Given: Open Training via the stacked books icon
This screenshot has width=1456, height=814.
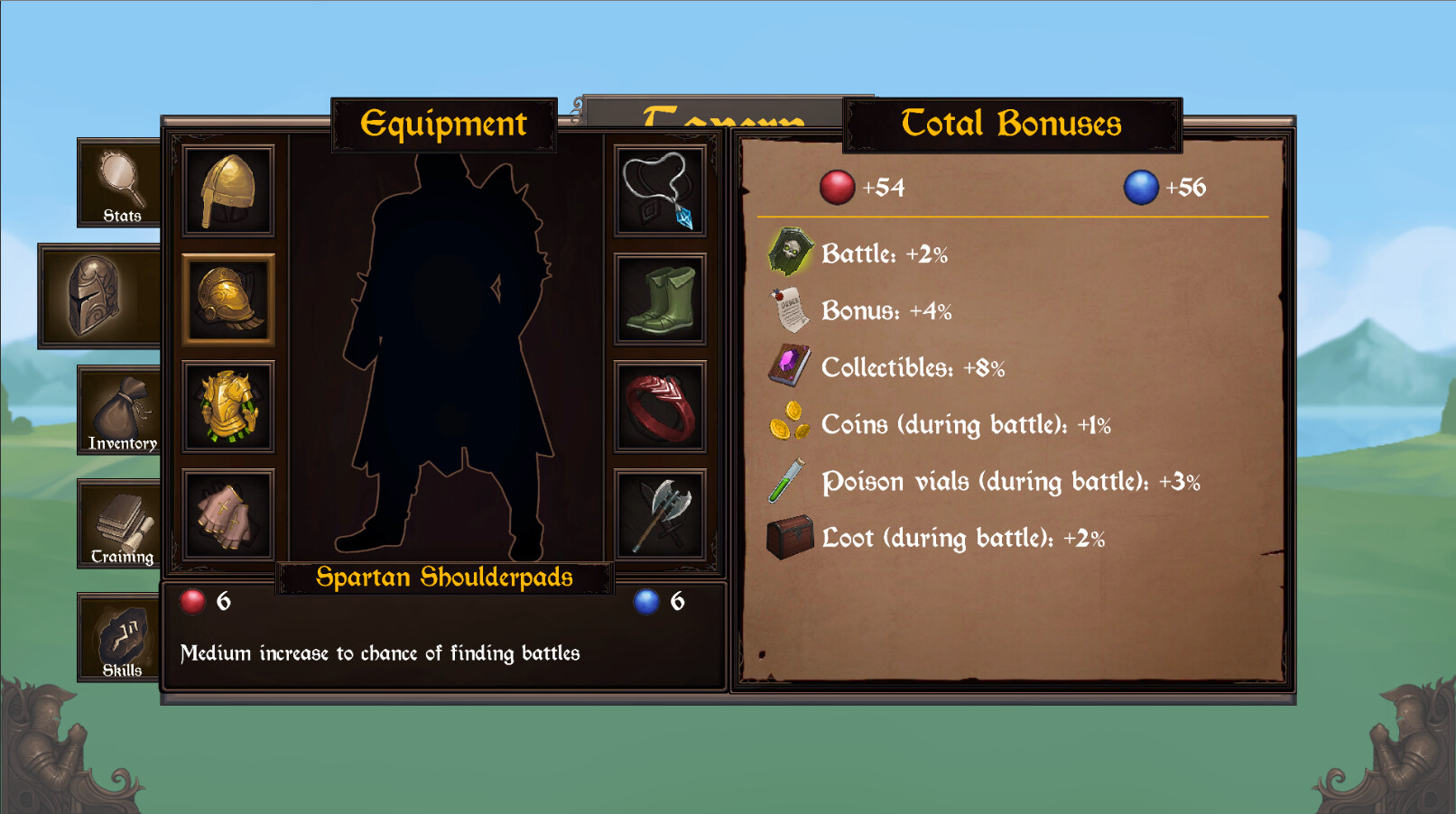Looking at the screenshot, I should tap(118, 522).
